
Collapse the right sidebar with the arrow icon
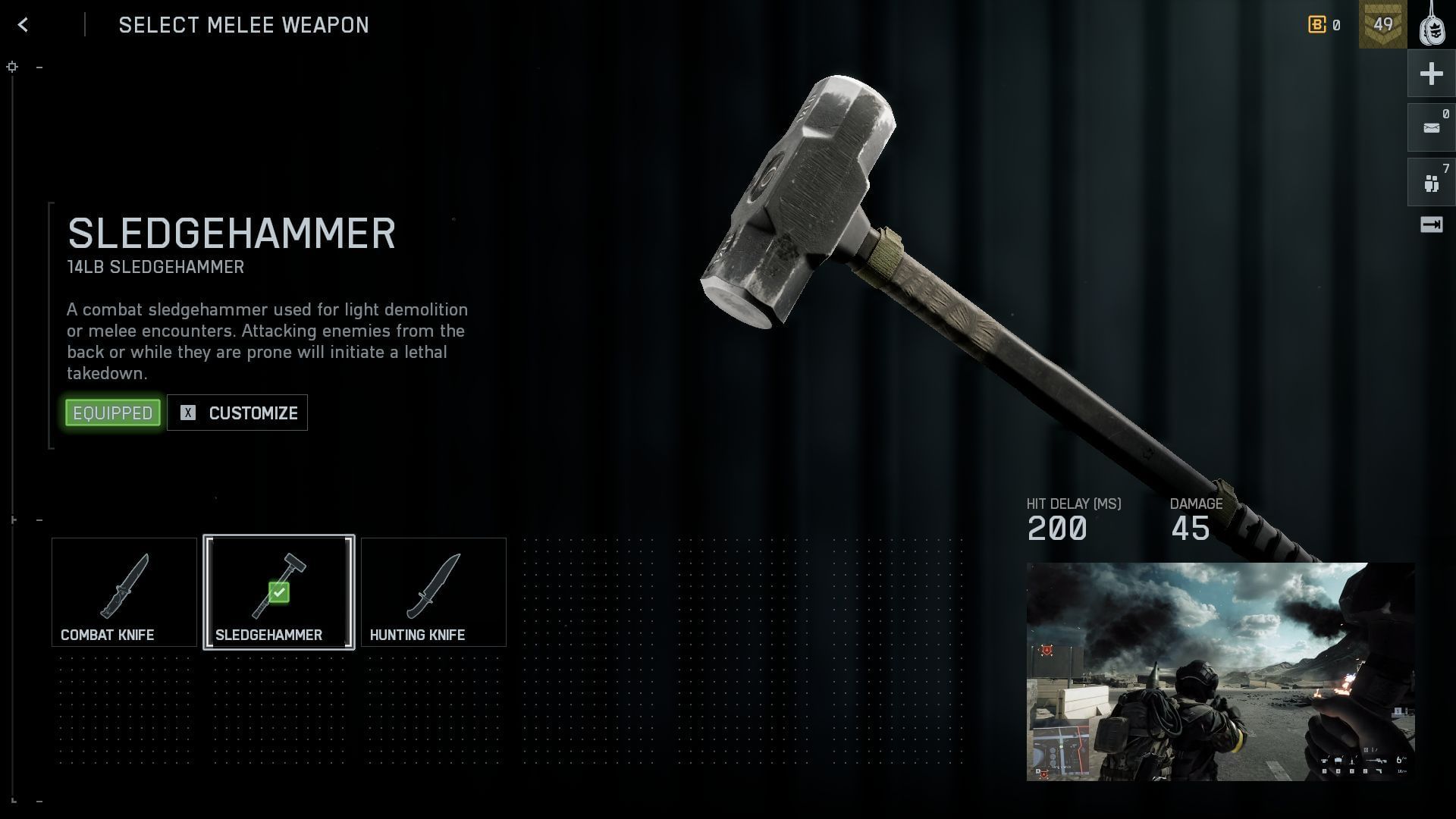1430,224
